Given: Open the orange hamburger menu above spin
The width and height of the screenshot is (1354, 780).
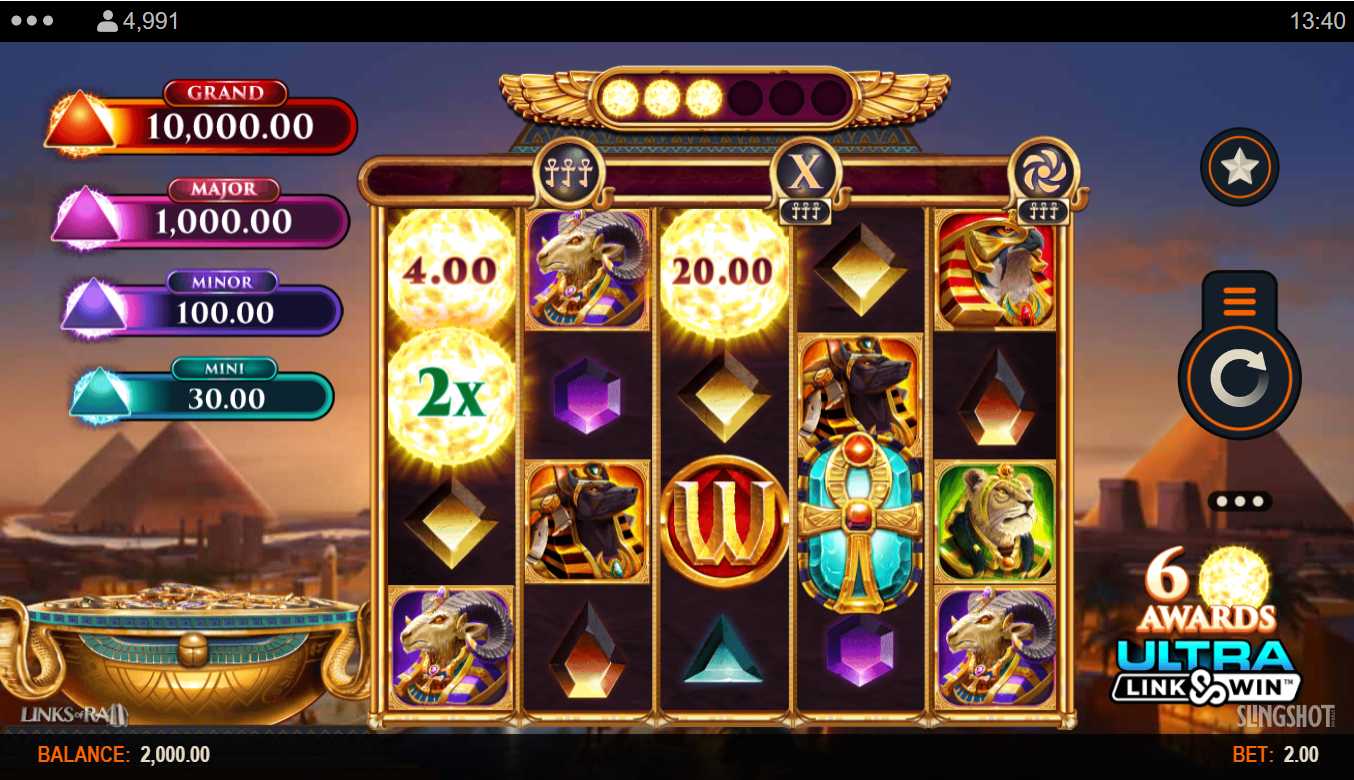Looking at the screenshot, I should tap(1239, 300).
